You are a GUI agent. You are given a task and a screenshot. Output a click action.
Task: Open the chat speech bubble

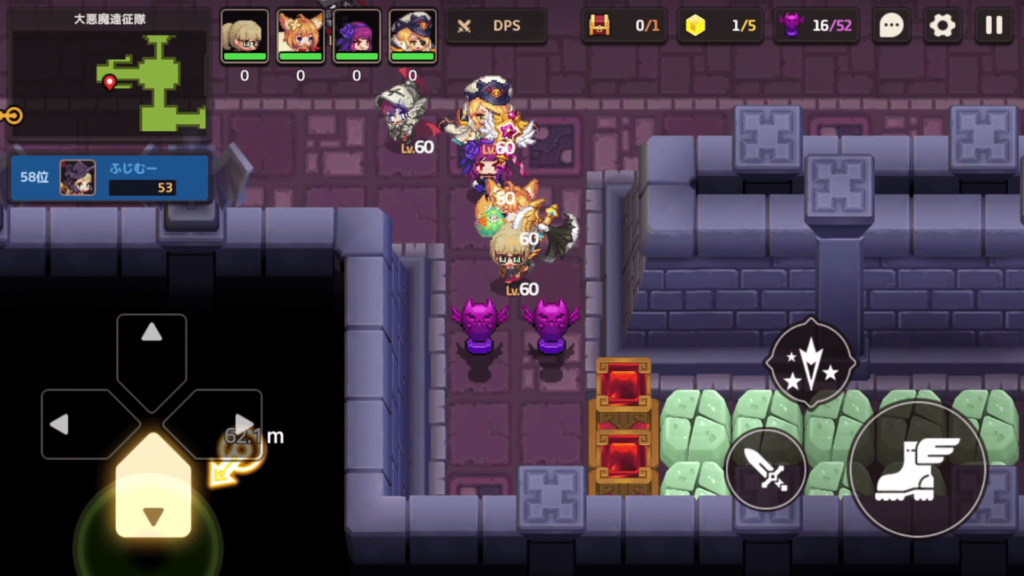coord(890,26)
